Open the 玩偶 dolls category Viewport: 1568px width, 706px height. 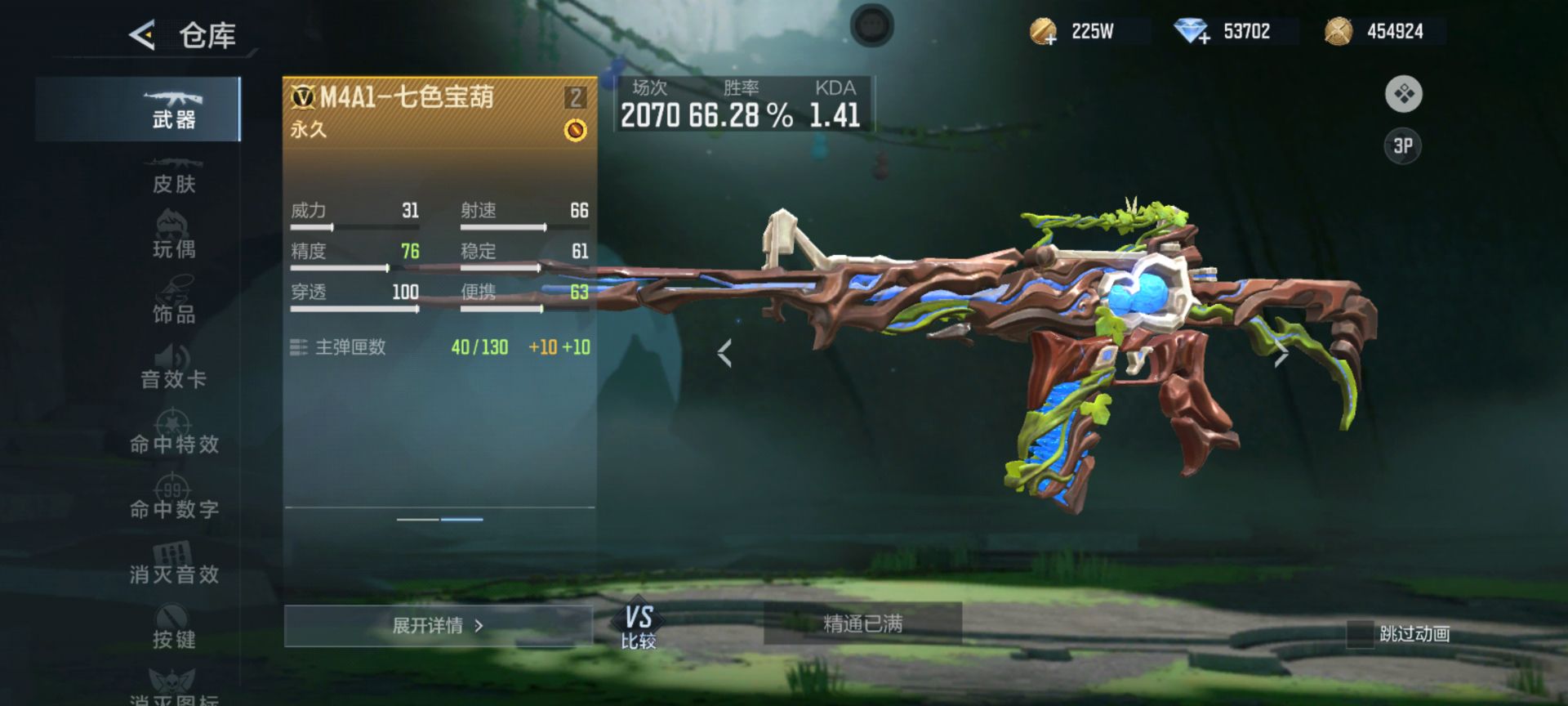[173, 238]
